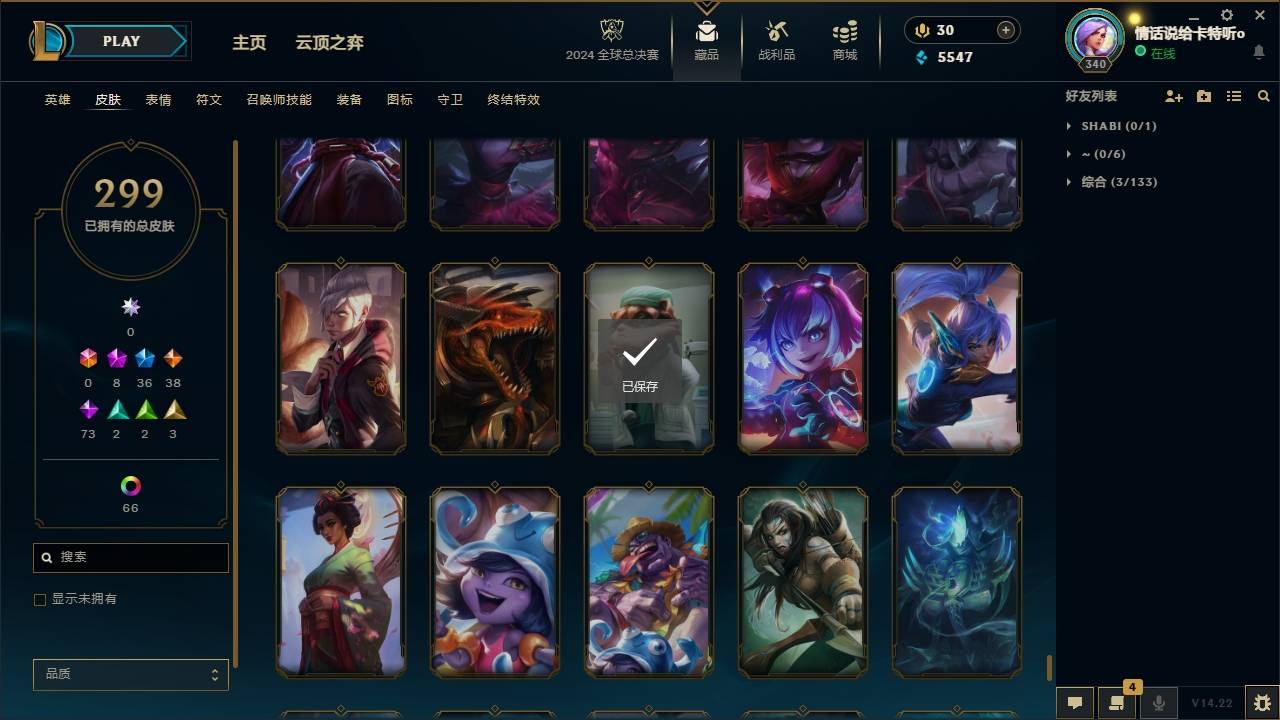The height and width of the screenshot is (720, 1280).
Task: Open the 品质 quality dropdown
Action: pyautogui.click(x=130, y=674)
